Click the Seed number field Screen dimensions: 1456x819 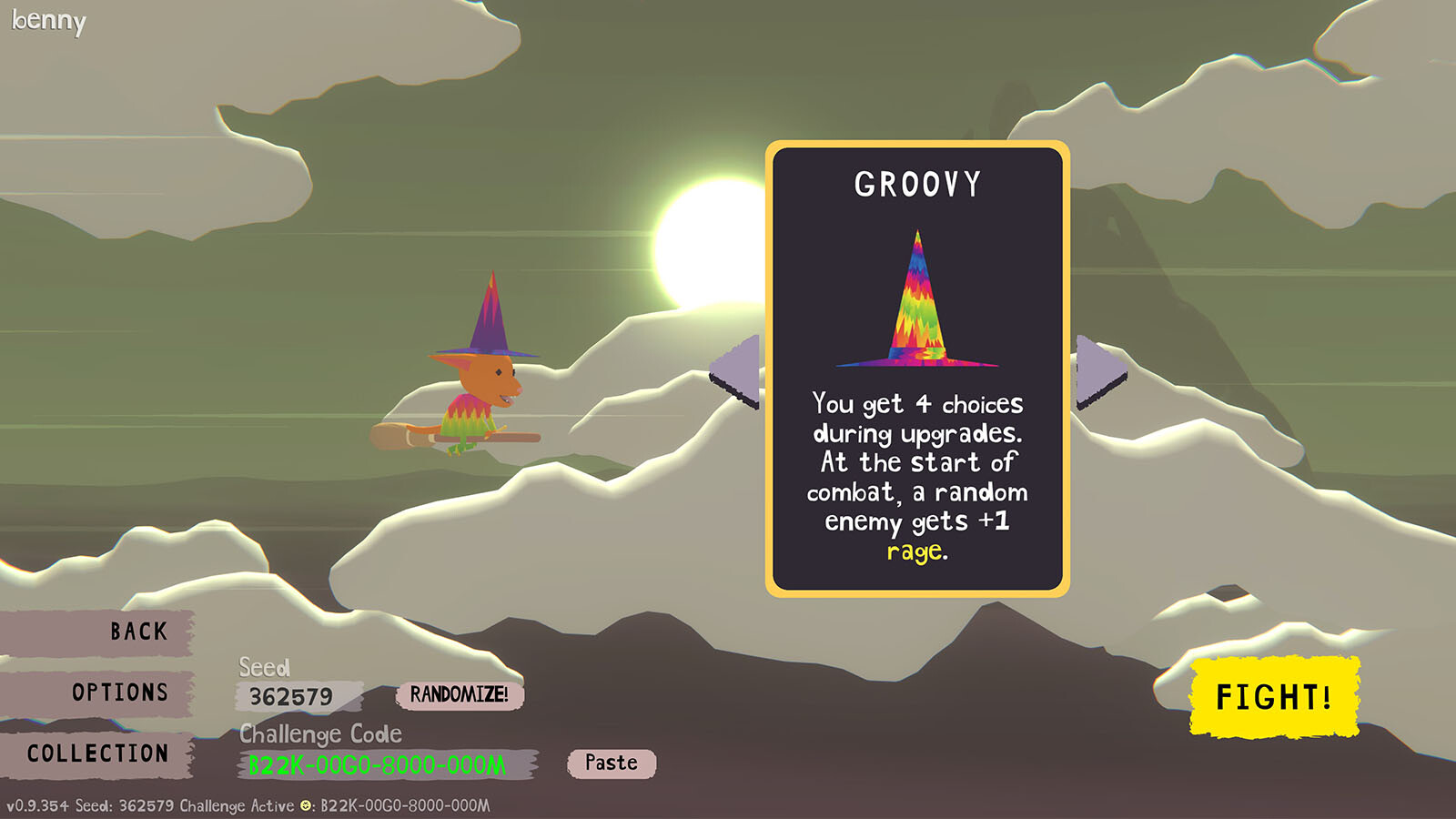coord(296,697)
